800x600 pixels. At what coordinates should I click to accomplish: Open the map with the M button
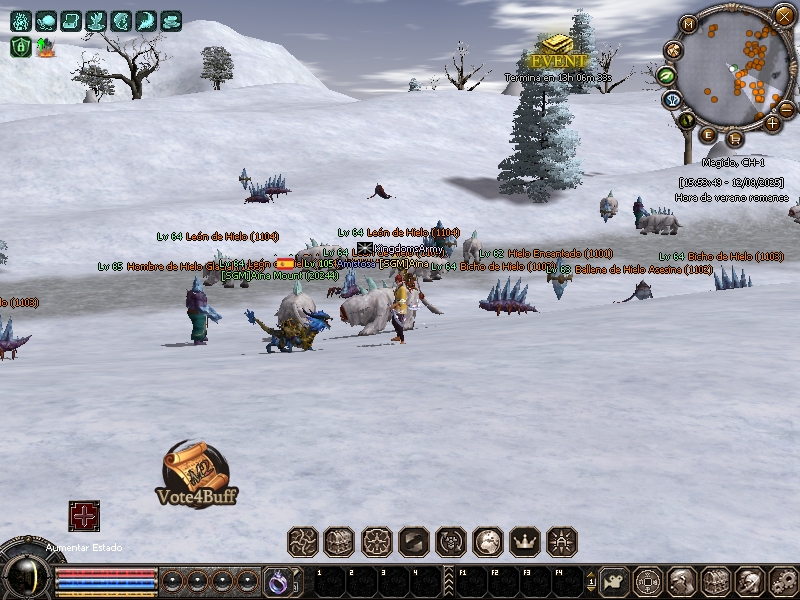click(689, 24)
